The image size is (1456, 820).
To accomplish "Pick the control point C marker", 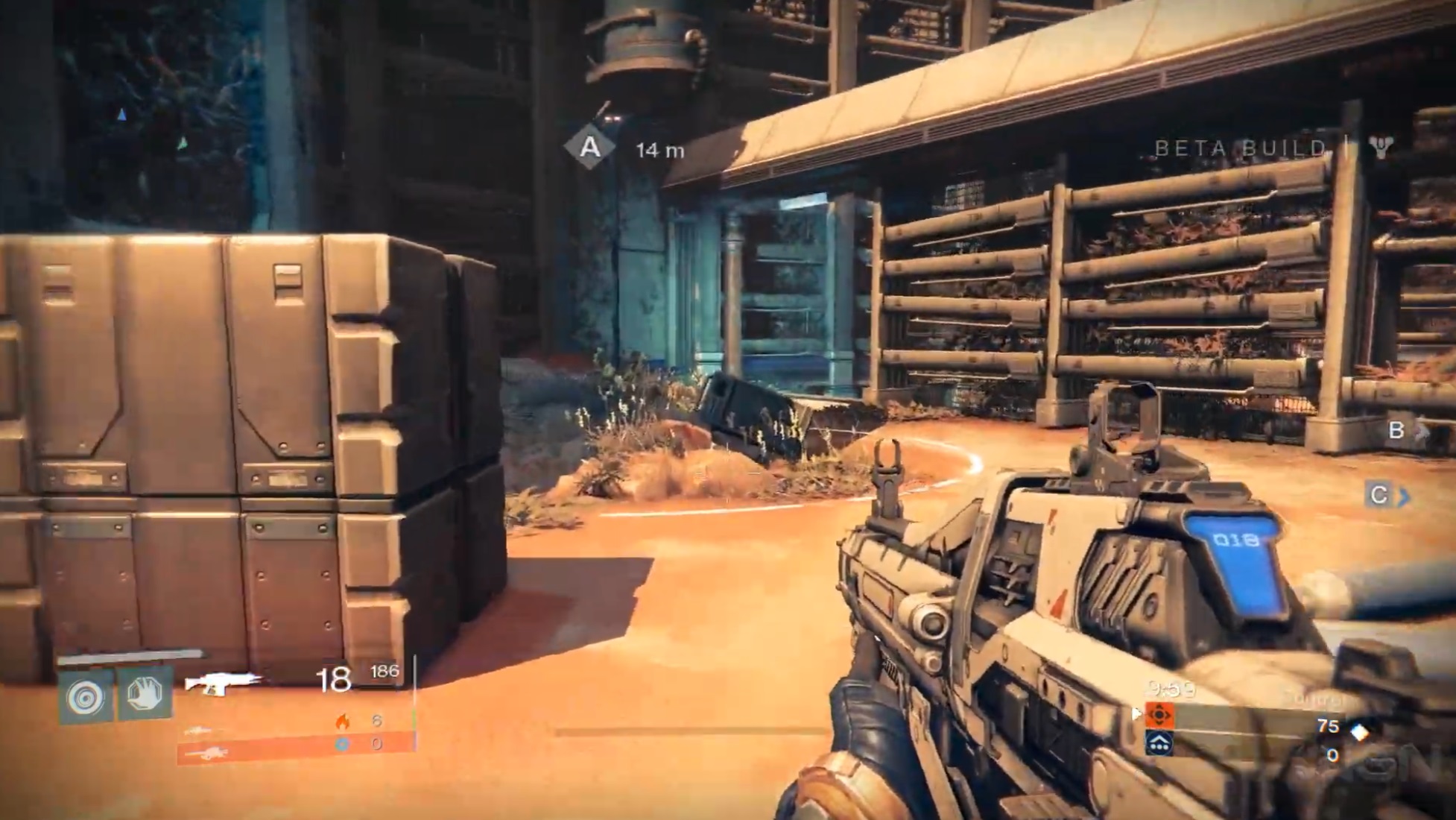I will 1379,495.
